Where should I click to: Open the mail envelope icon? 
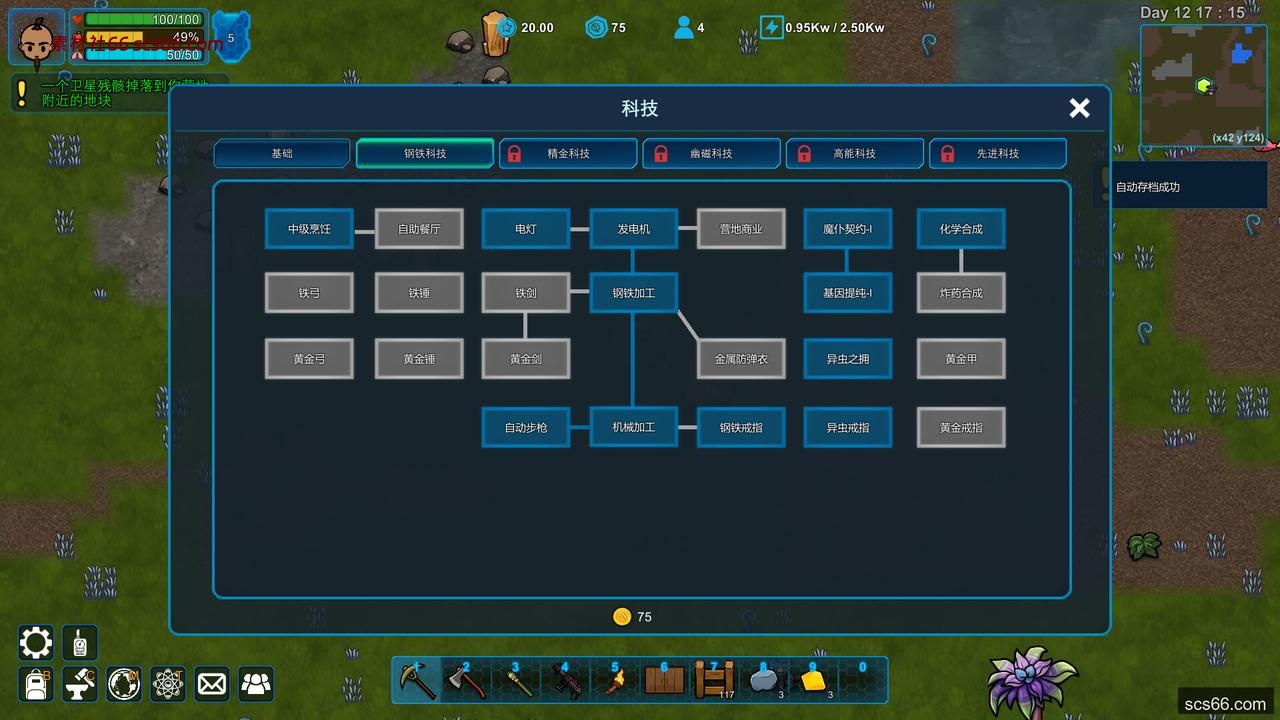(x=211, y=684)
